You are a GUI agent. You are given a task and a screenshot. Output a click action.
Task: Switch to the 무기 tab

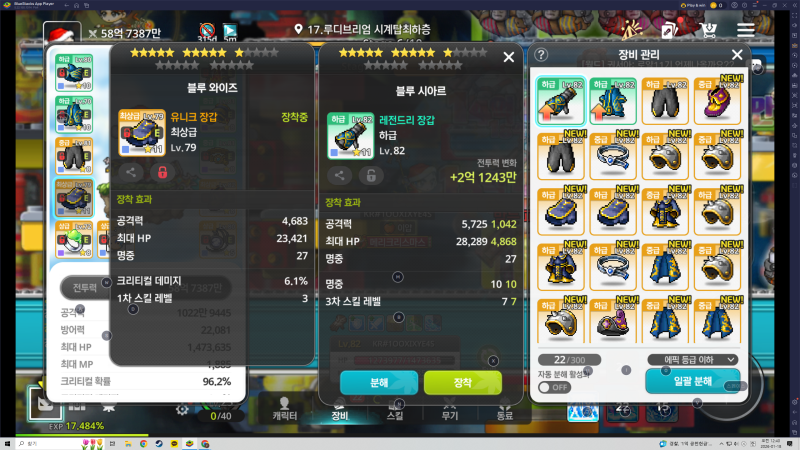[450, 413]
